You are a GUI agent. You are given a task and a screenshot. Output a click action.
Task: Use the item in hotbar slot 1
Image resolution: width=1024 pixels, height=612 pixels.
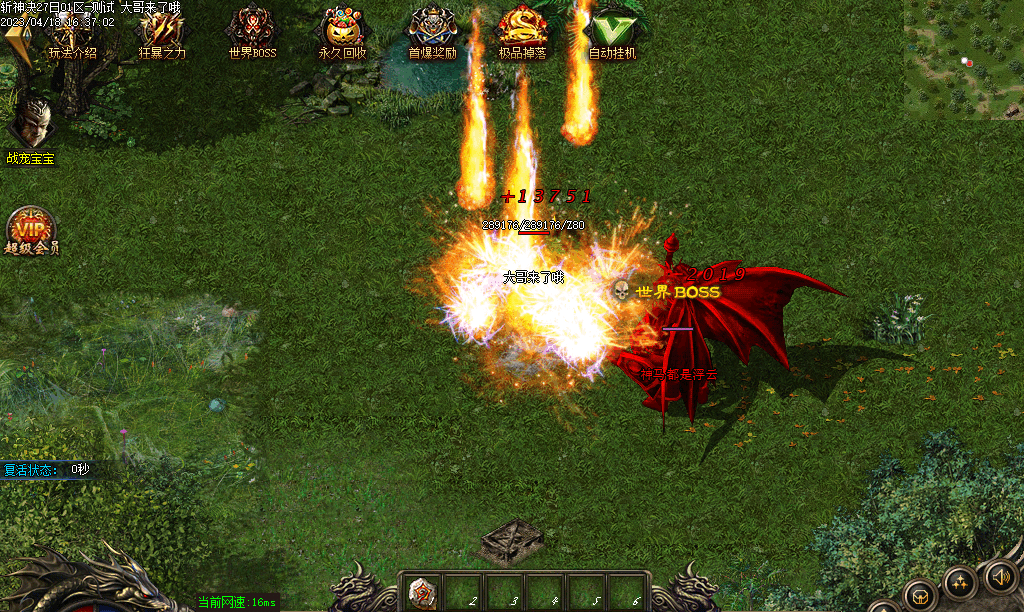423,594
